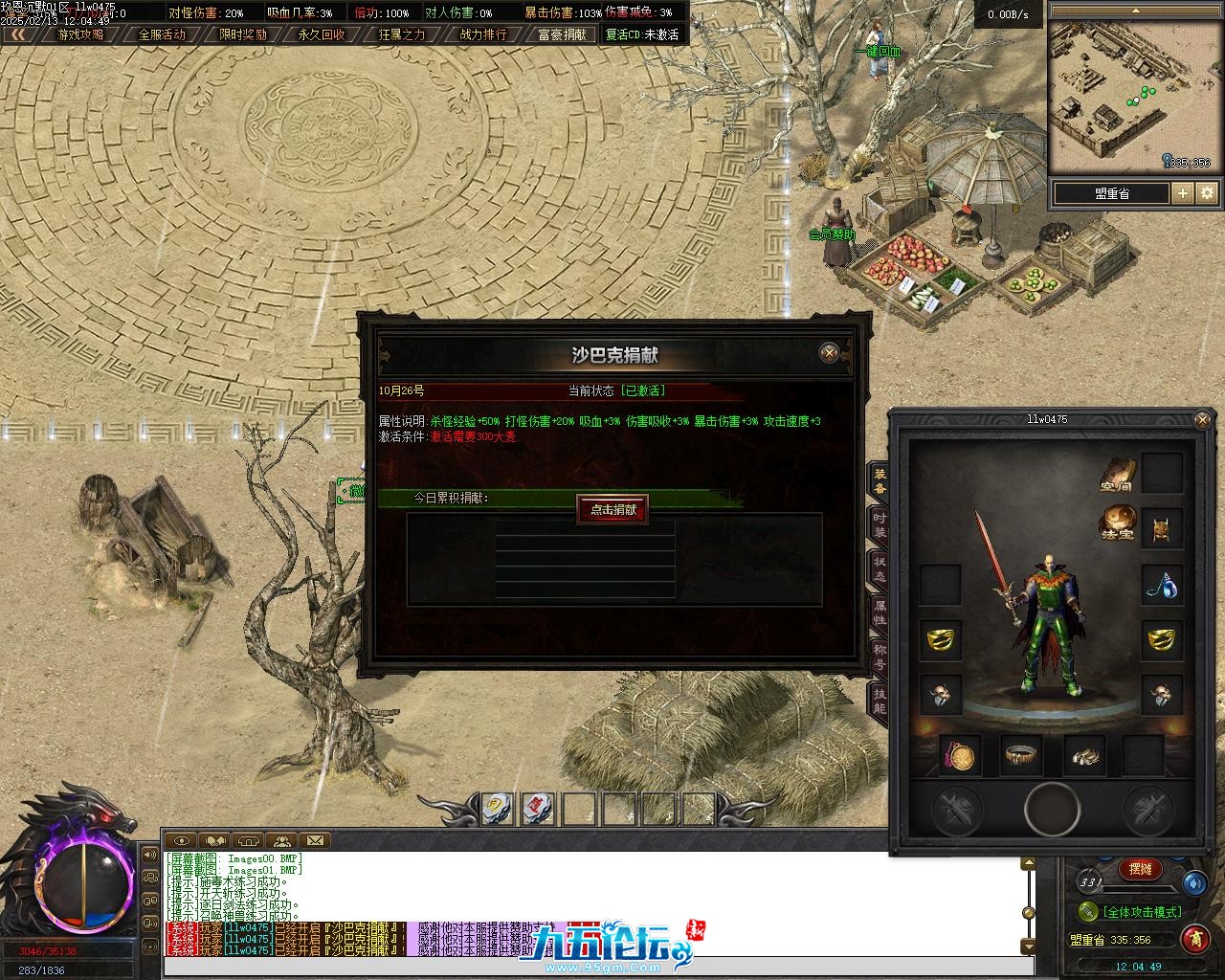This screenshot has height=980, width=1225.
Task: Click the 点击捐献 donate button
Action: point(612,509)
